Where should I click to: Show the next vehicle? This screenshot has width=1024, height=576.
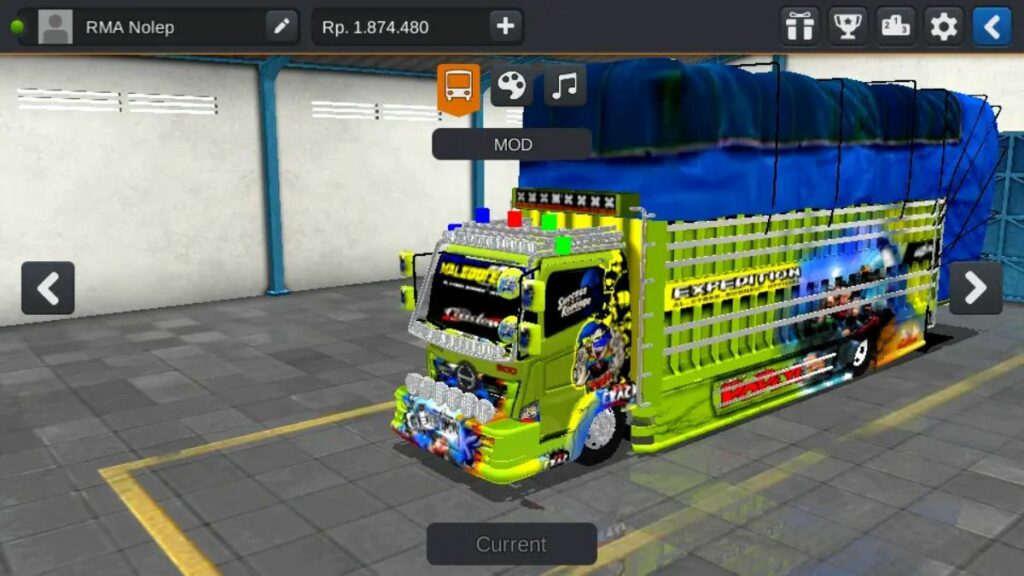[975, 288]
